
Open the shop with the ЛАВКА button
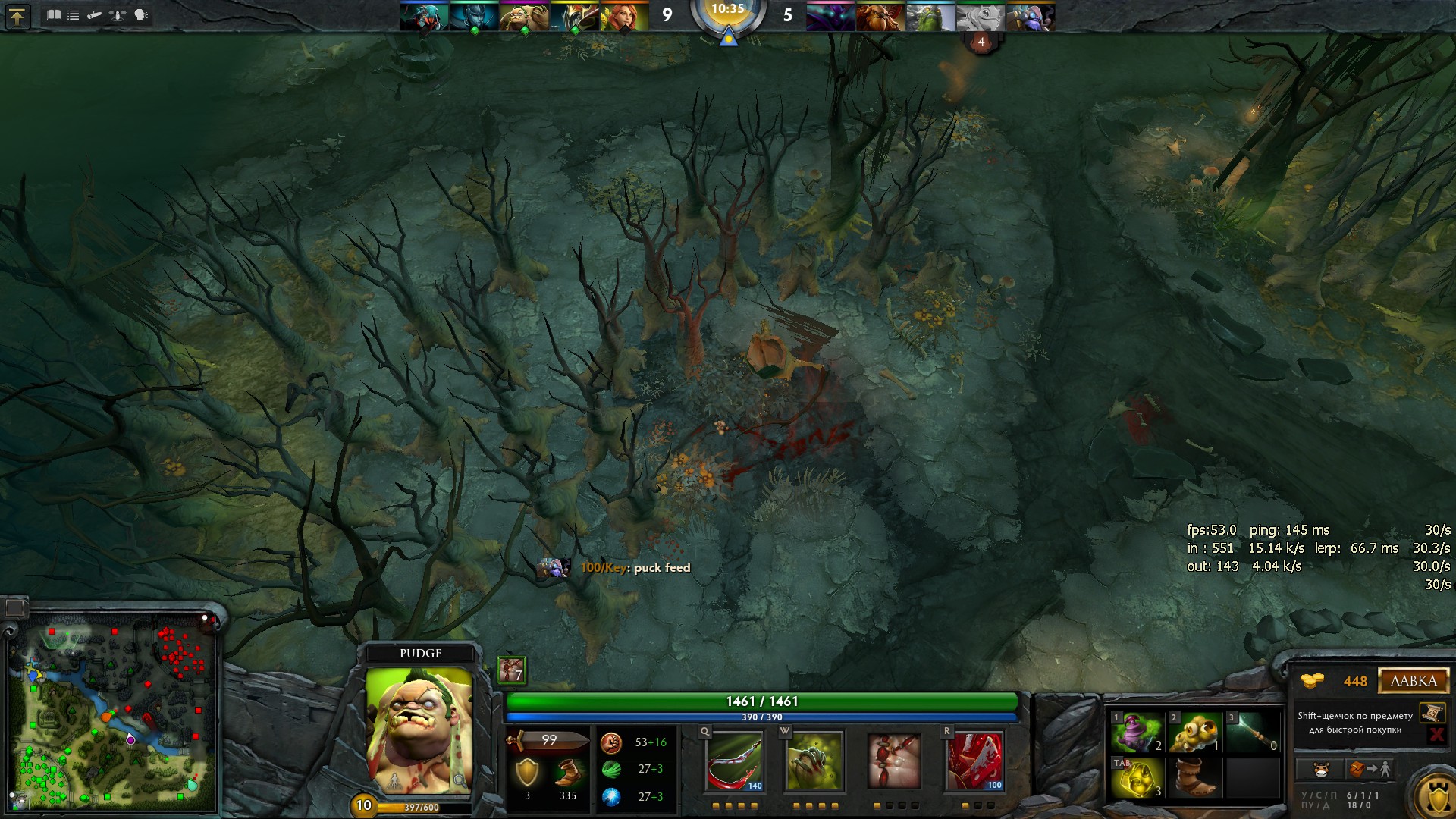pyautogui.click(x=1413, y=681)
